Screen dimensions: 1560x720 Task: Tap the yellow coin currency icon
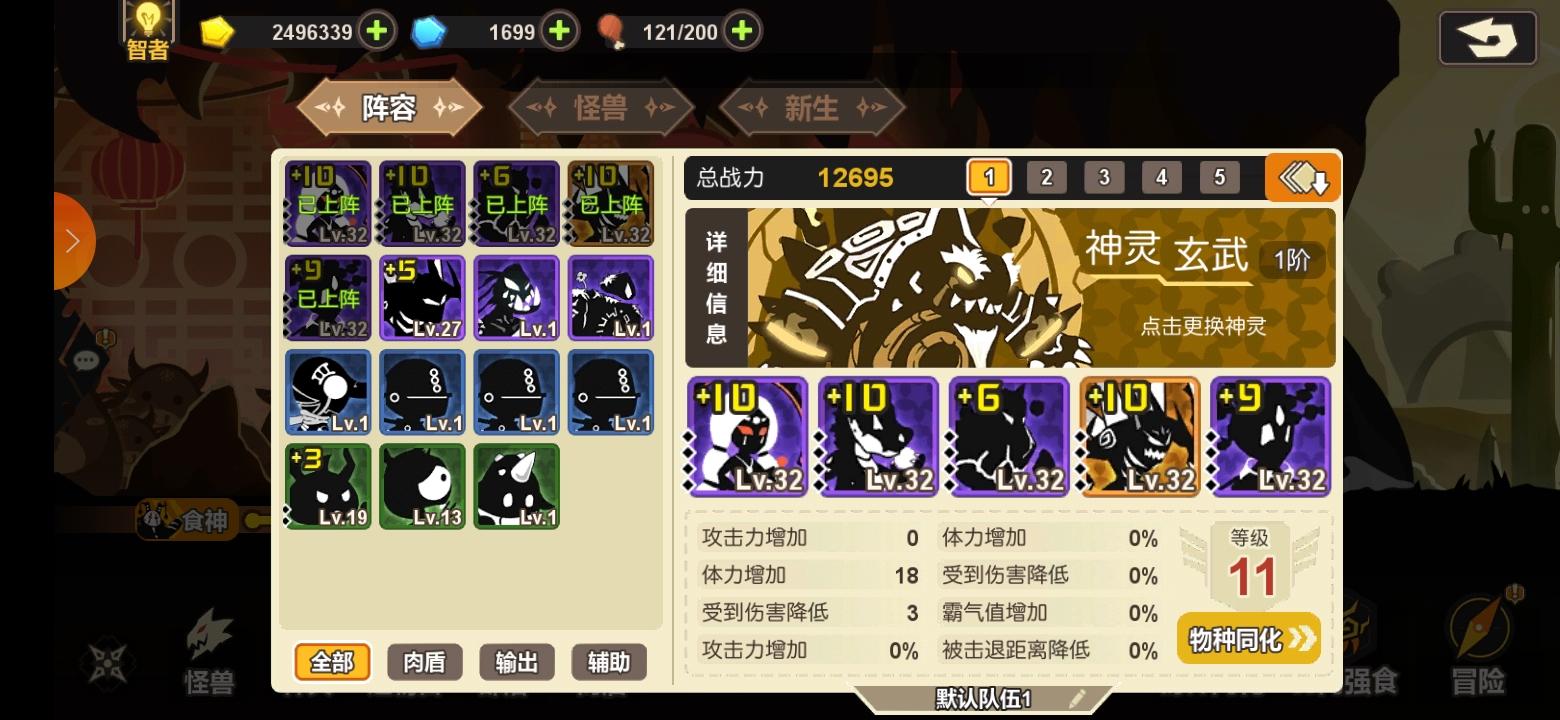[218, 31]
